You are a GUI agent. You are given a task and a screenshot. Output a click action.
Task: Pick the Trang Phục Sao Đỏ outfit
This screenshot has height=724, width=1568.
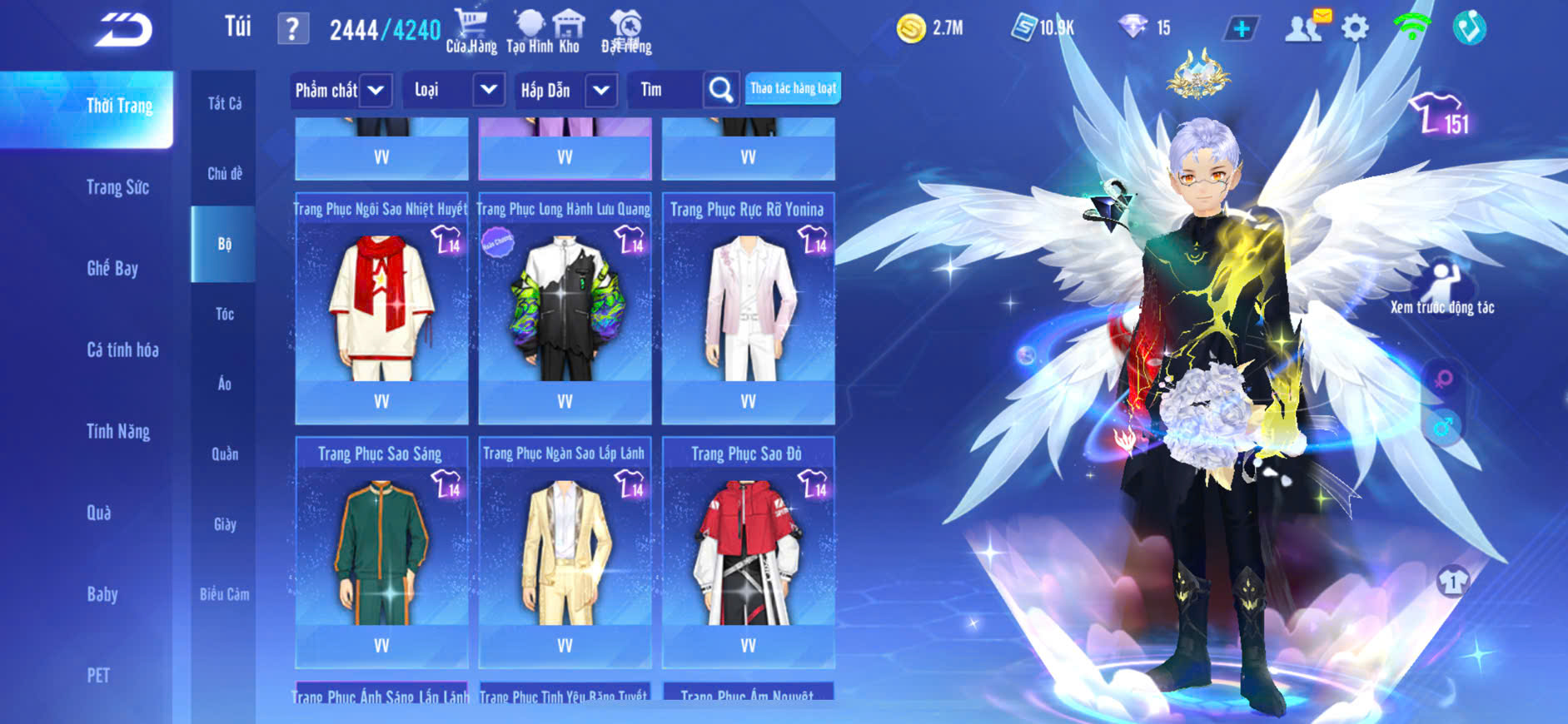pyautogui.click(x=748, y=553)
